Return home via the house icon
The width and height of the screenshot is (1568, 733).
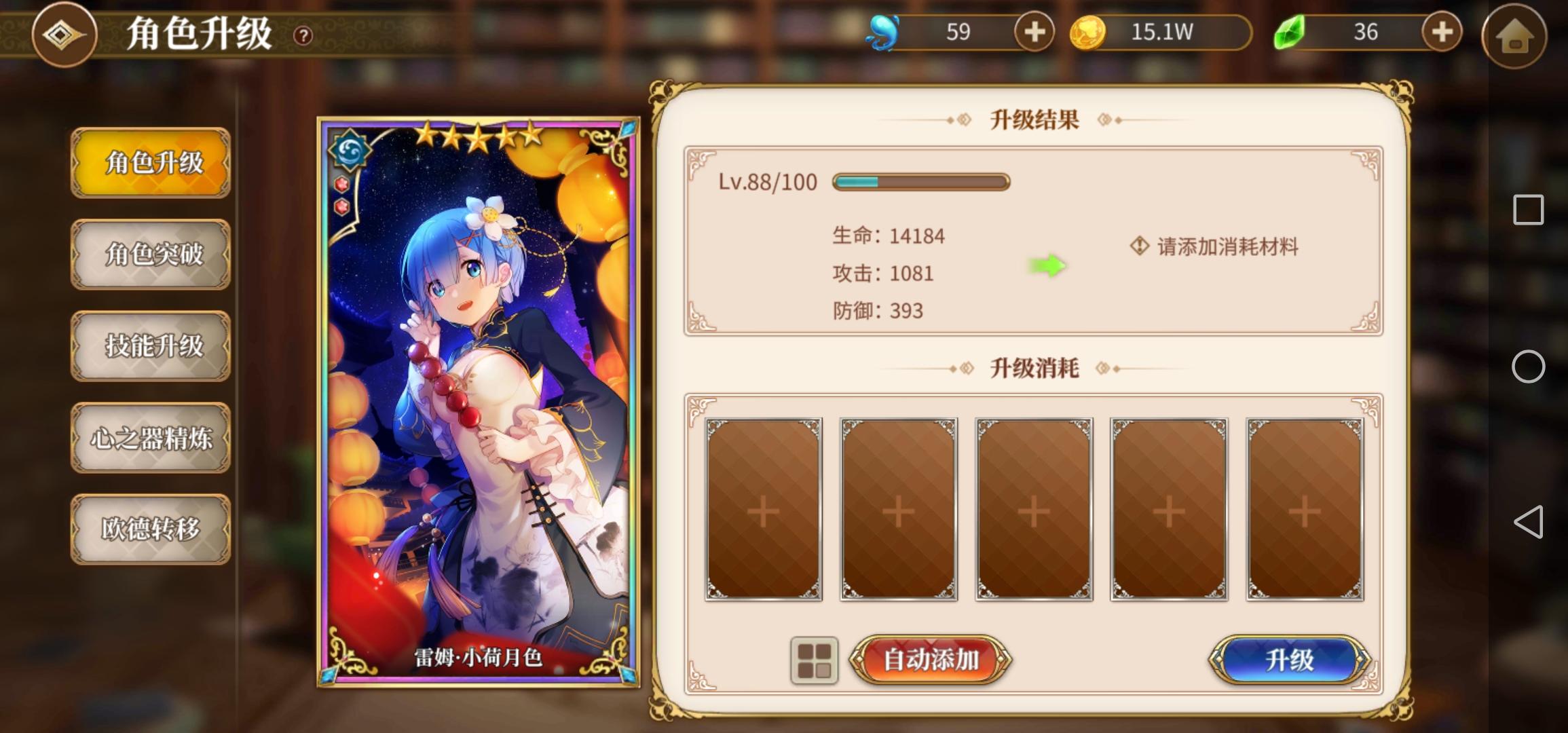(1514, 36)
